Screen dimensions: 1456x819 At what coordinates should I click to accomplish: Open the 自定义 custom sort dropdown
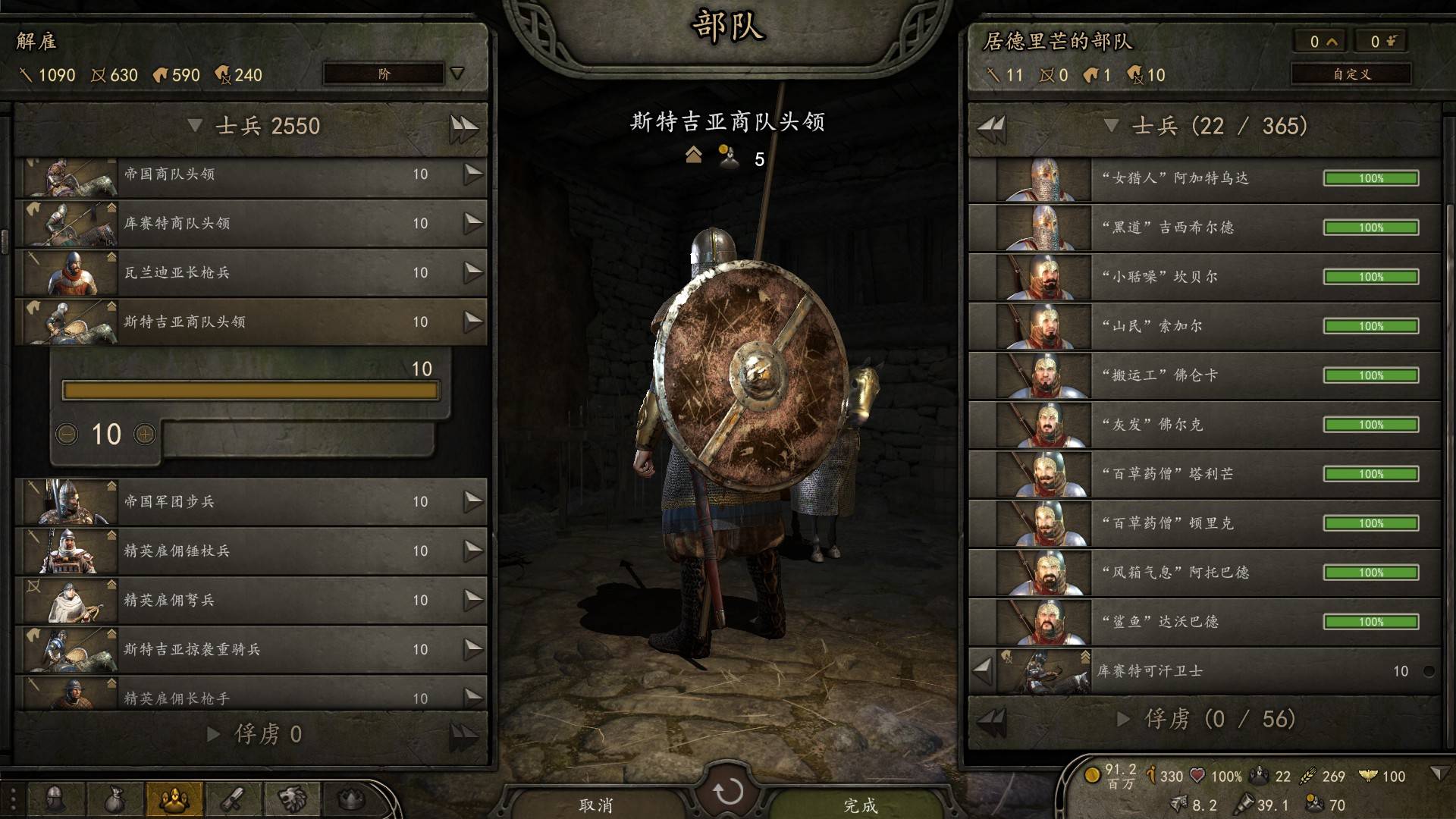click(1351, 74)
